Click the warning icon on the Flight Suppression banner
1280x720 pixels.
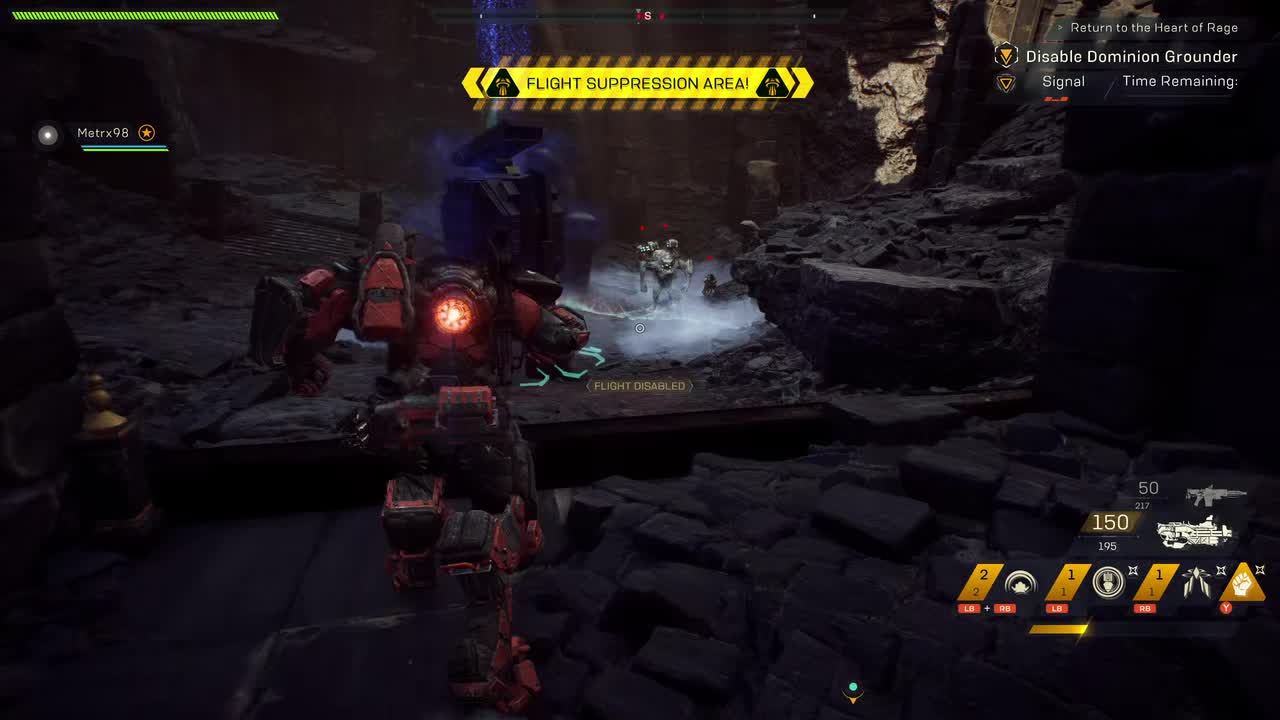click(x=501, y=84)
